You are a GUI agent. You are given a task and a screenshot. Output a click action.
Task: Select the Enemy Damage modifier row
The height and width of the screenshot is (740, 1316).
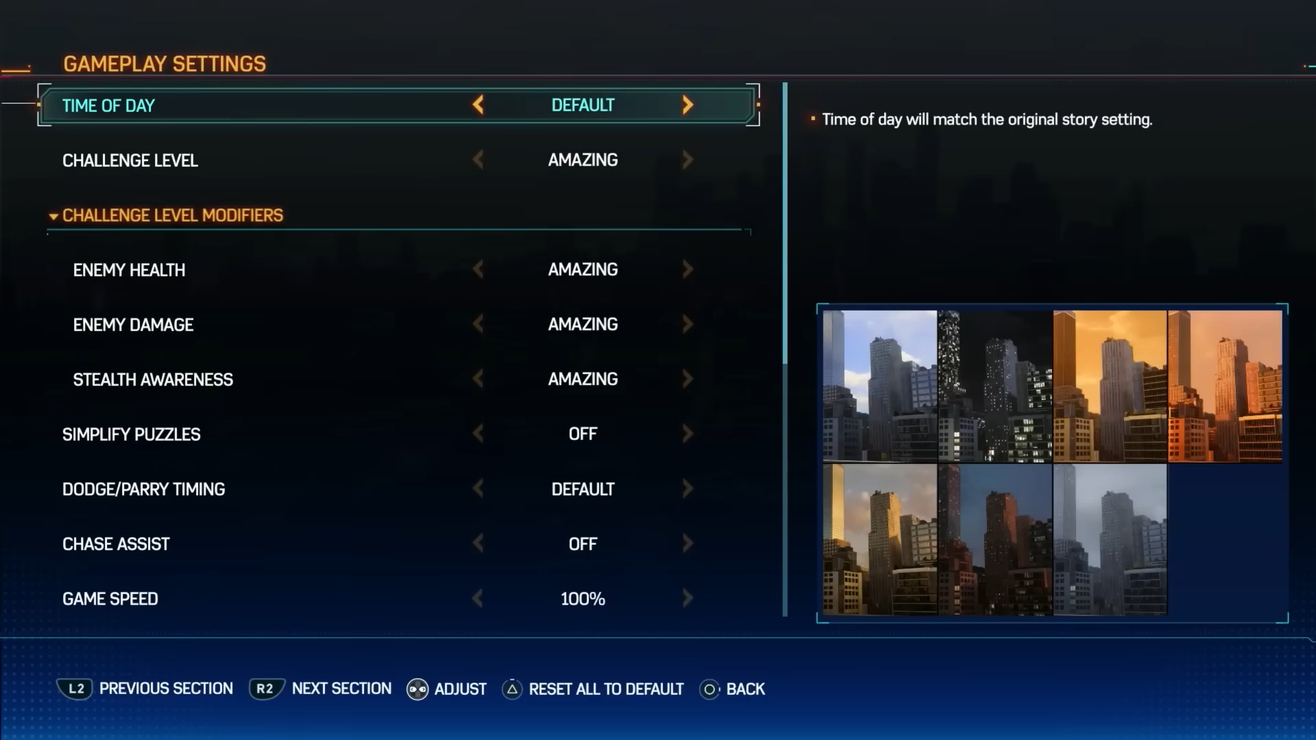pos(133,325)
